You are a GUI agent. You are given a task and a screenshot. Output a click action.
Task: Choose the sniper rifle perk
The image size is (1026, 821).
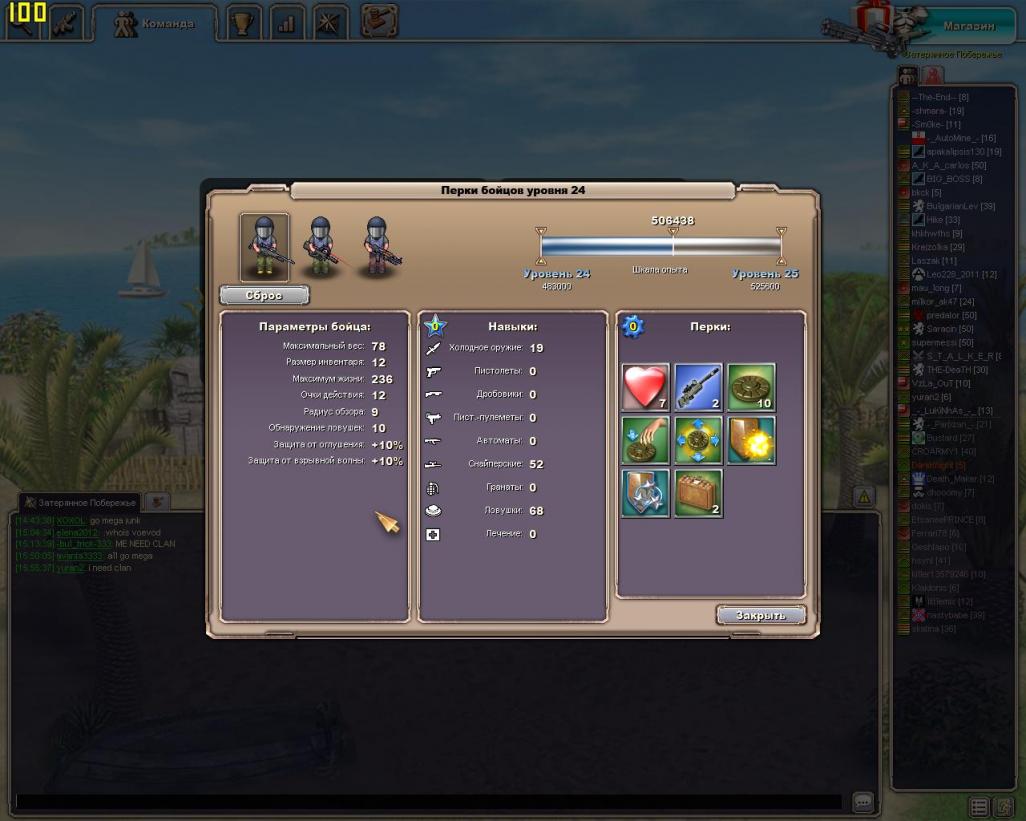pos(698,387)
